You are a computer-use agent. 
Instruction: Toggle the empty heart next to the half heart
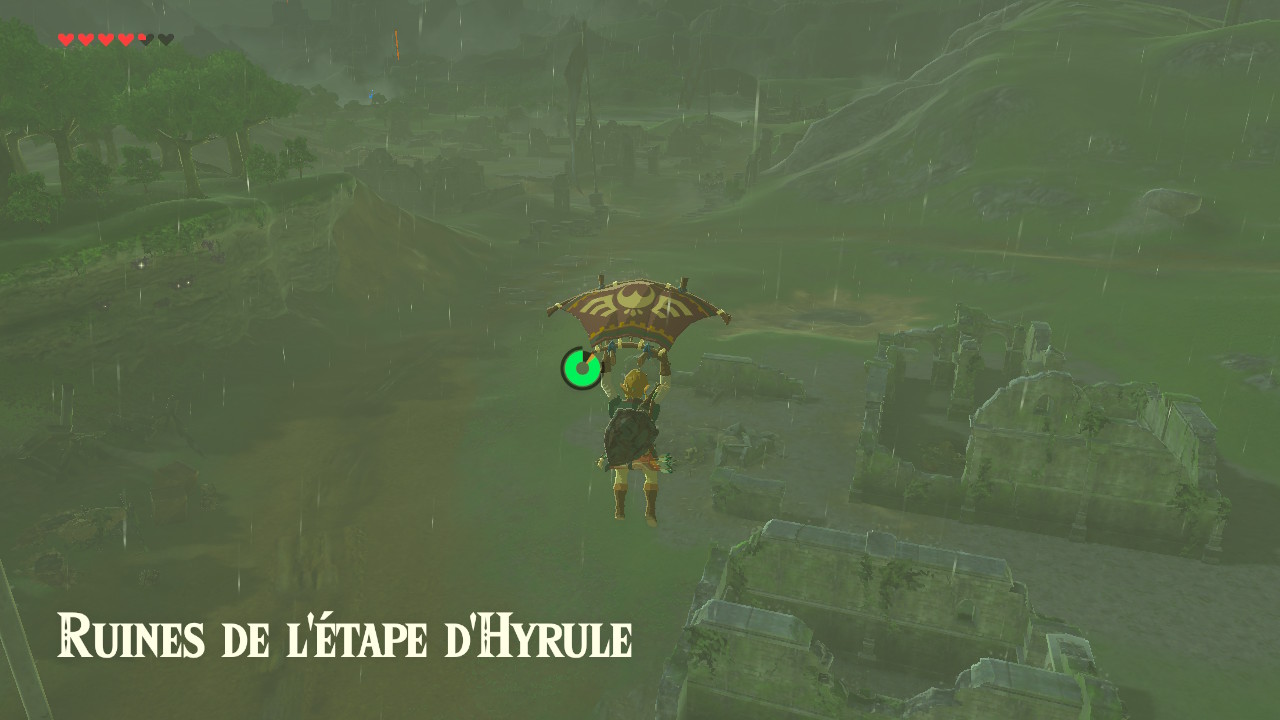(x=166, y=39)
